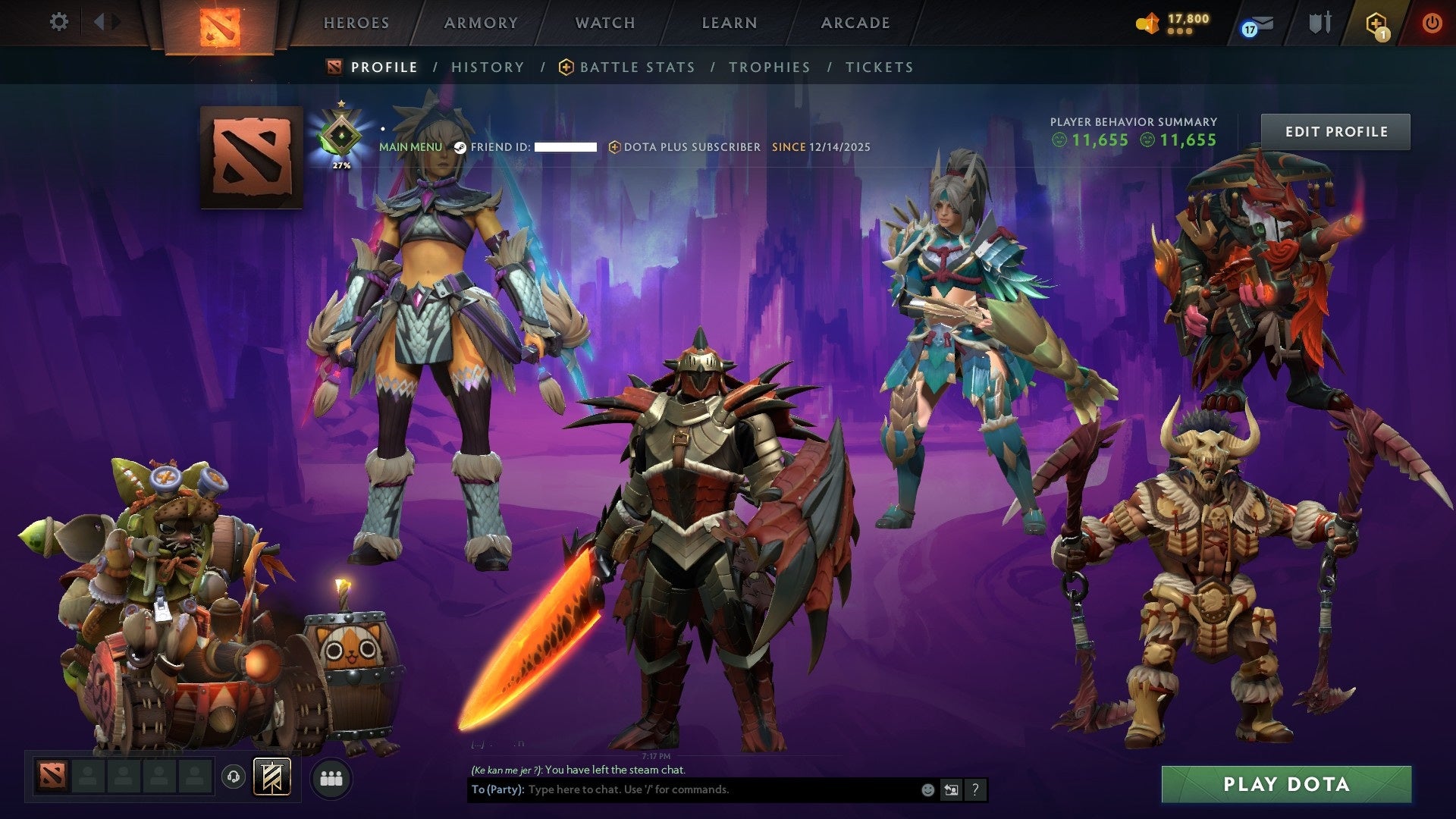View the TROPHIES tab

(x=769, y=67)
